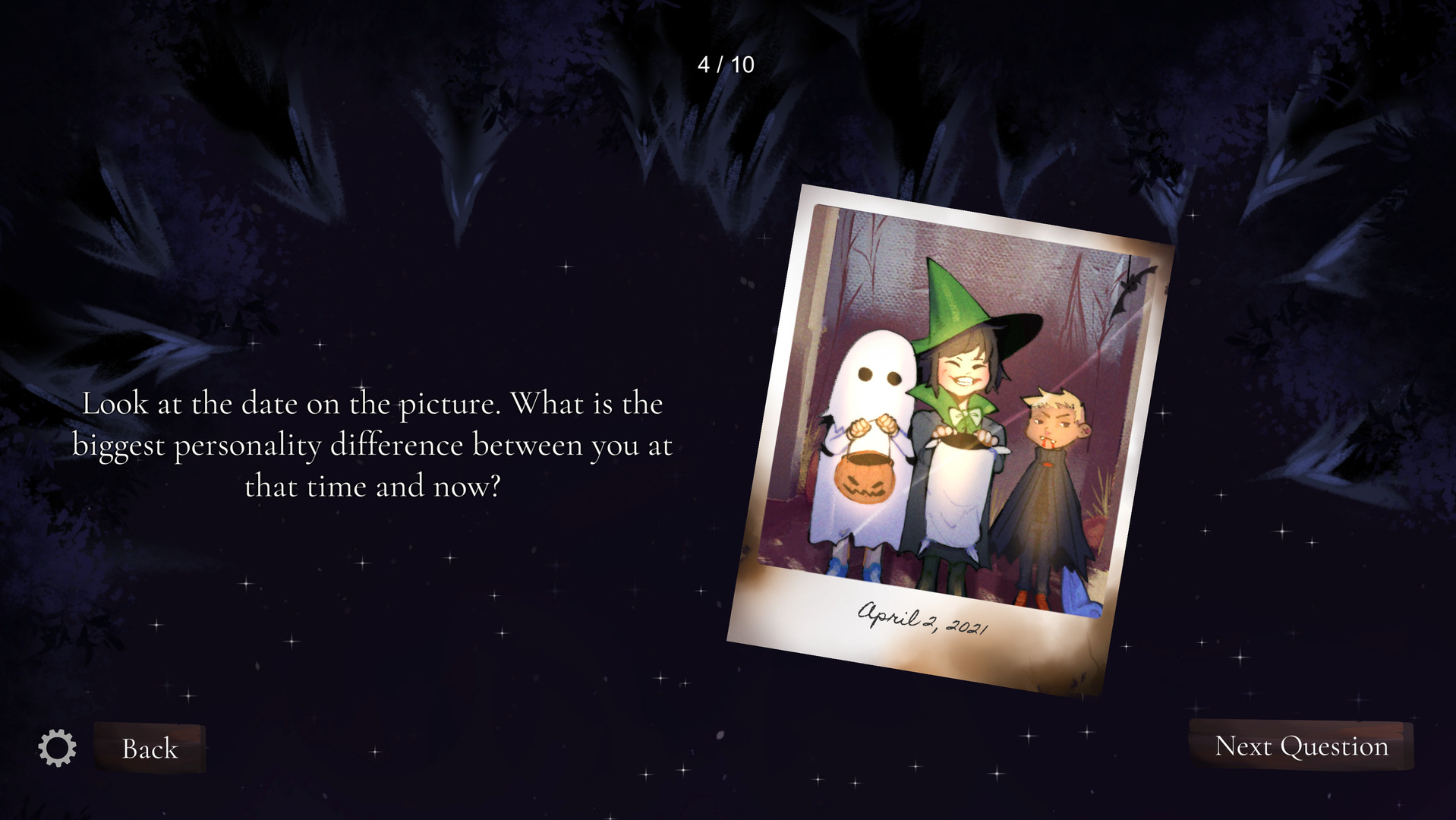
Task: Toggle the settings by clicking the gear
Action: tap(57, 748)
